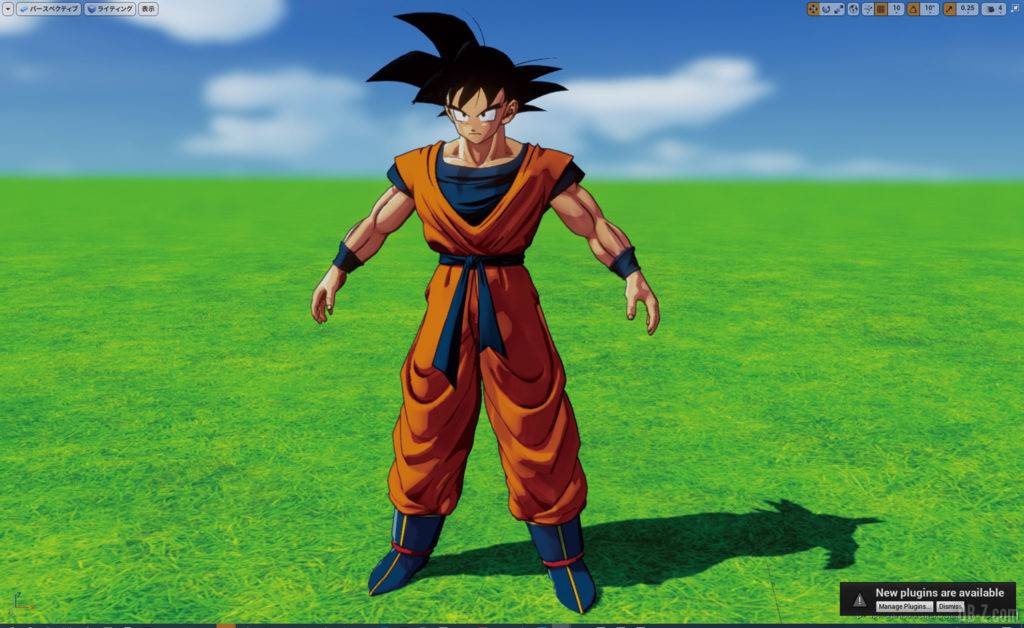Toggle grid snapping icon
The width and height of the screenshot is (1024, 628).
click(881, 9)
